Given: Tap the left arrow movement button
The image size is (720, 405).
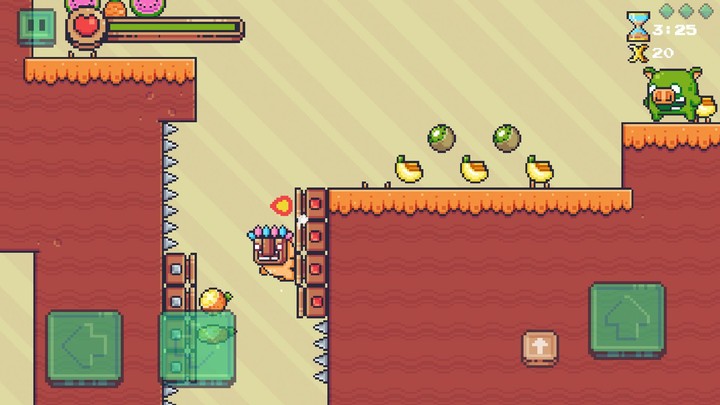Looking at the screenshot, I should point(85,347).
